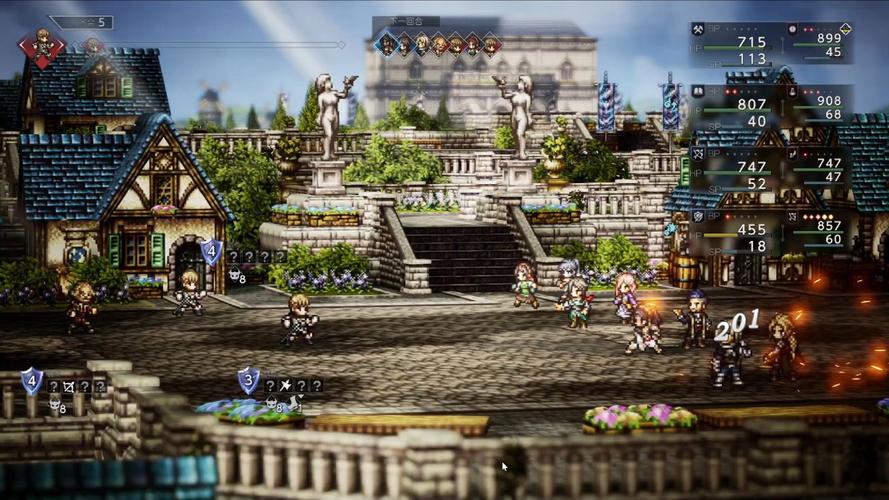Image resolution: width=889 pixels, height=500 pixels.
Task: Target the enemy shield showing 3
Action: [x=248, y=380]
